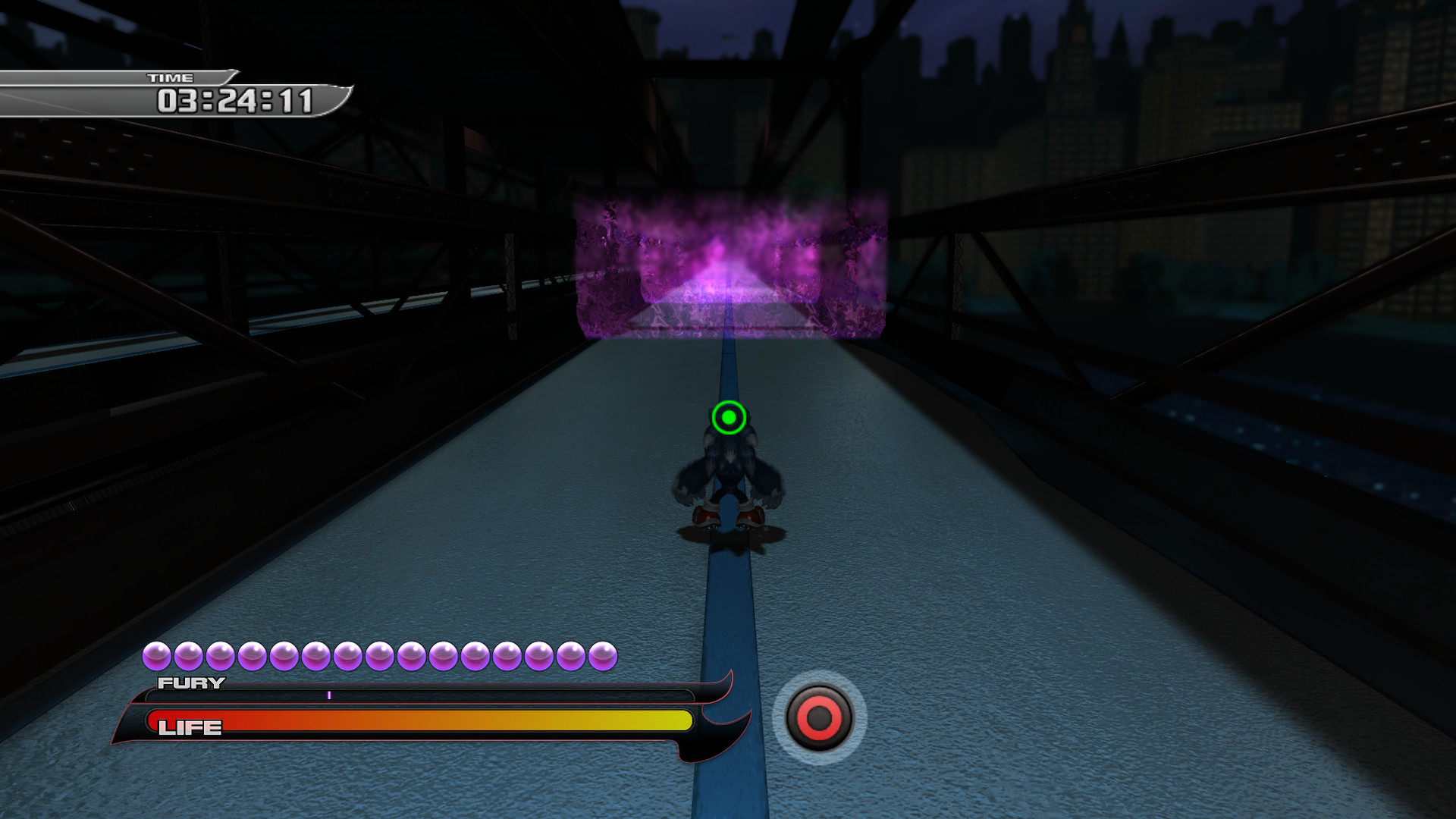This screenshot has height=819, width=1456.
Task: Toggle the Unleash mode button
Action: click(819, 716)
